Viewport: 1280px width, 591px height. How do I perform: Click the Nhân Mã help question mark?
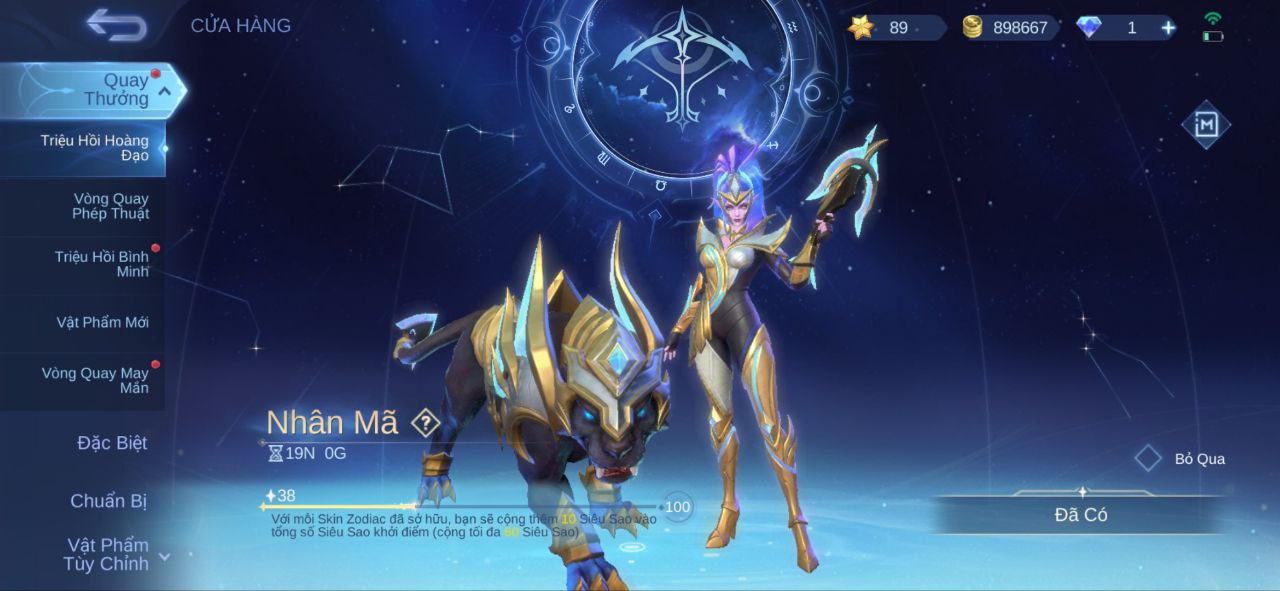426,423
